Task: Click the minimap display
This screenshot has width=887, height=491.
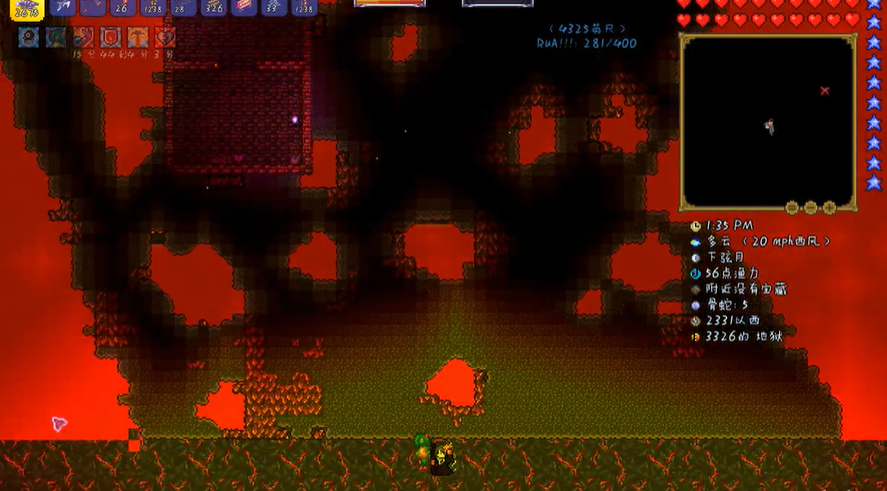Action: [767, 121]
